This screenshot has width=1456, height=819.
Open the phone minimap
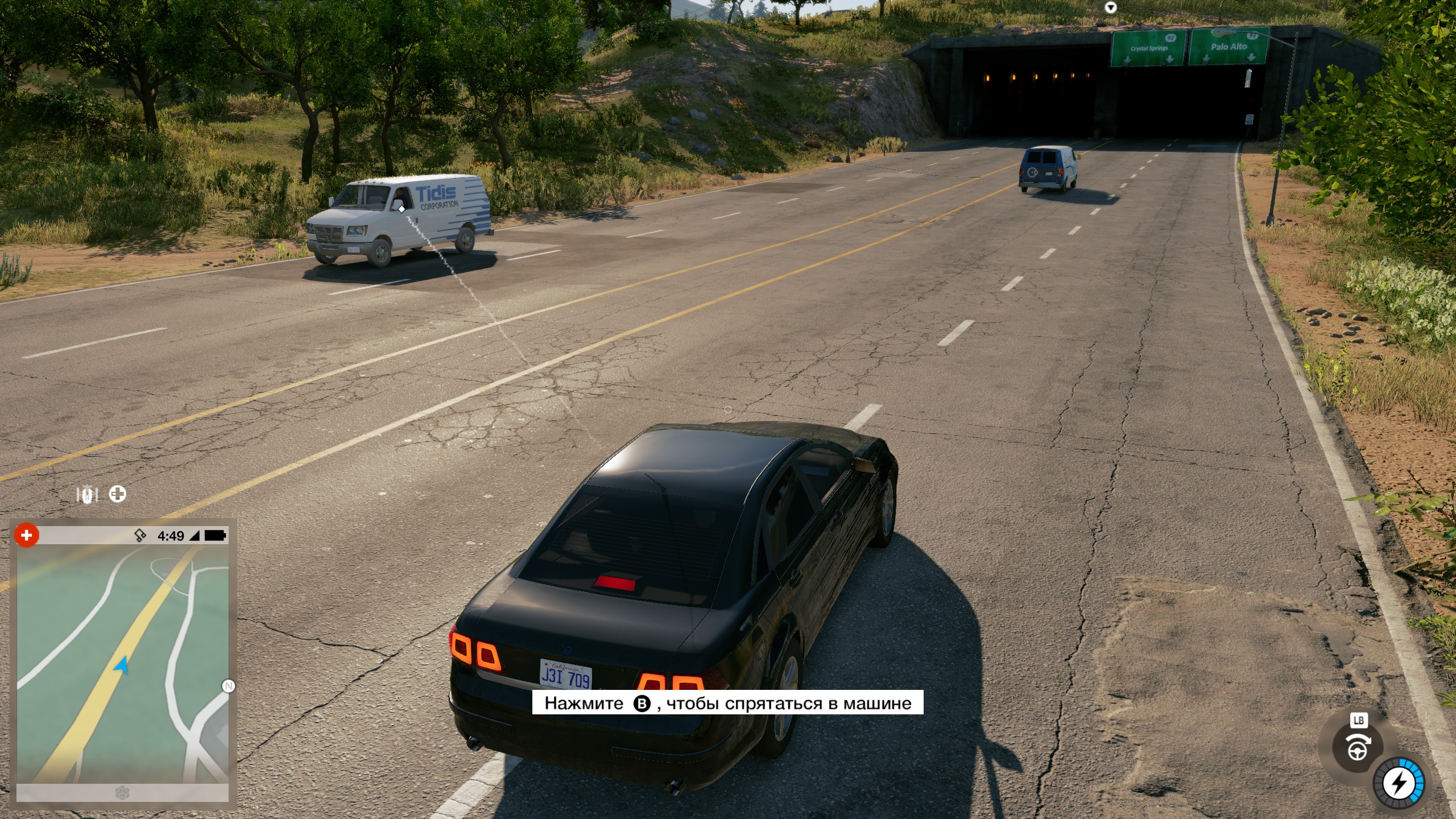pos(122,663)
